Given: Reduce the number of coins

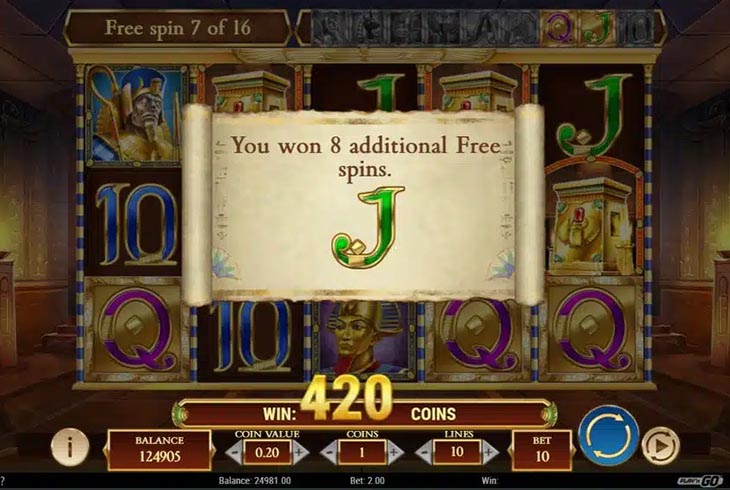Looking at the screenshot, I should pyautogui.click(x=328, y=452).
